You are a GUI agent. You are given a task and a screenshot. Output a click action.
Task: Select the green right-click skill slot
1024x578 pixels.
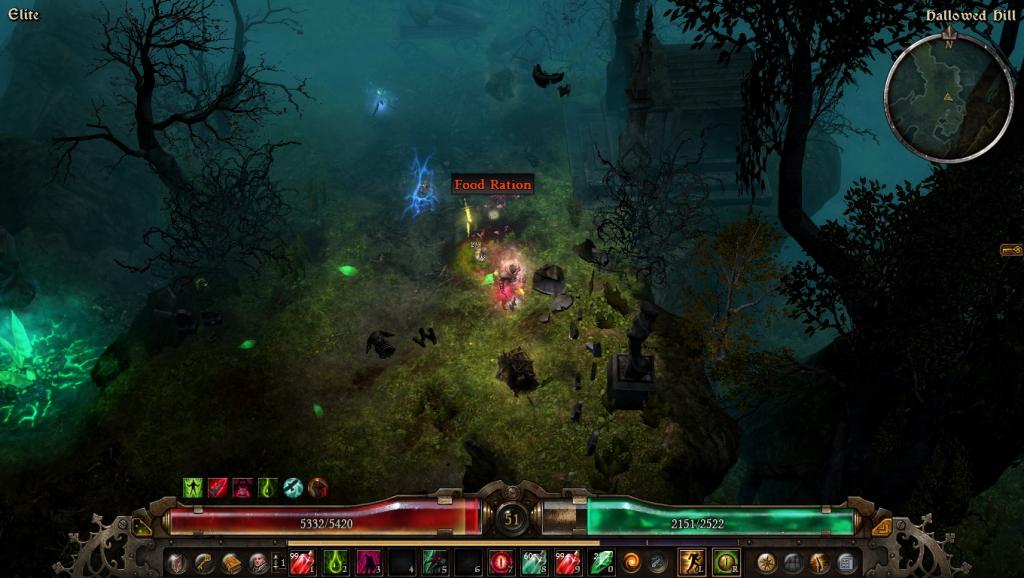(x=726, y=562)
